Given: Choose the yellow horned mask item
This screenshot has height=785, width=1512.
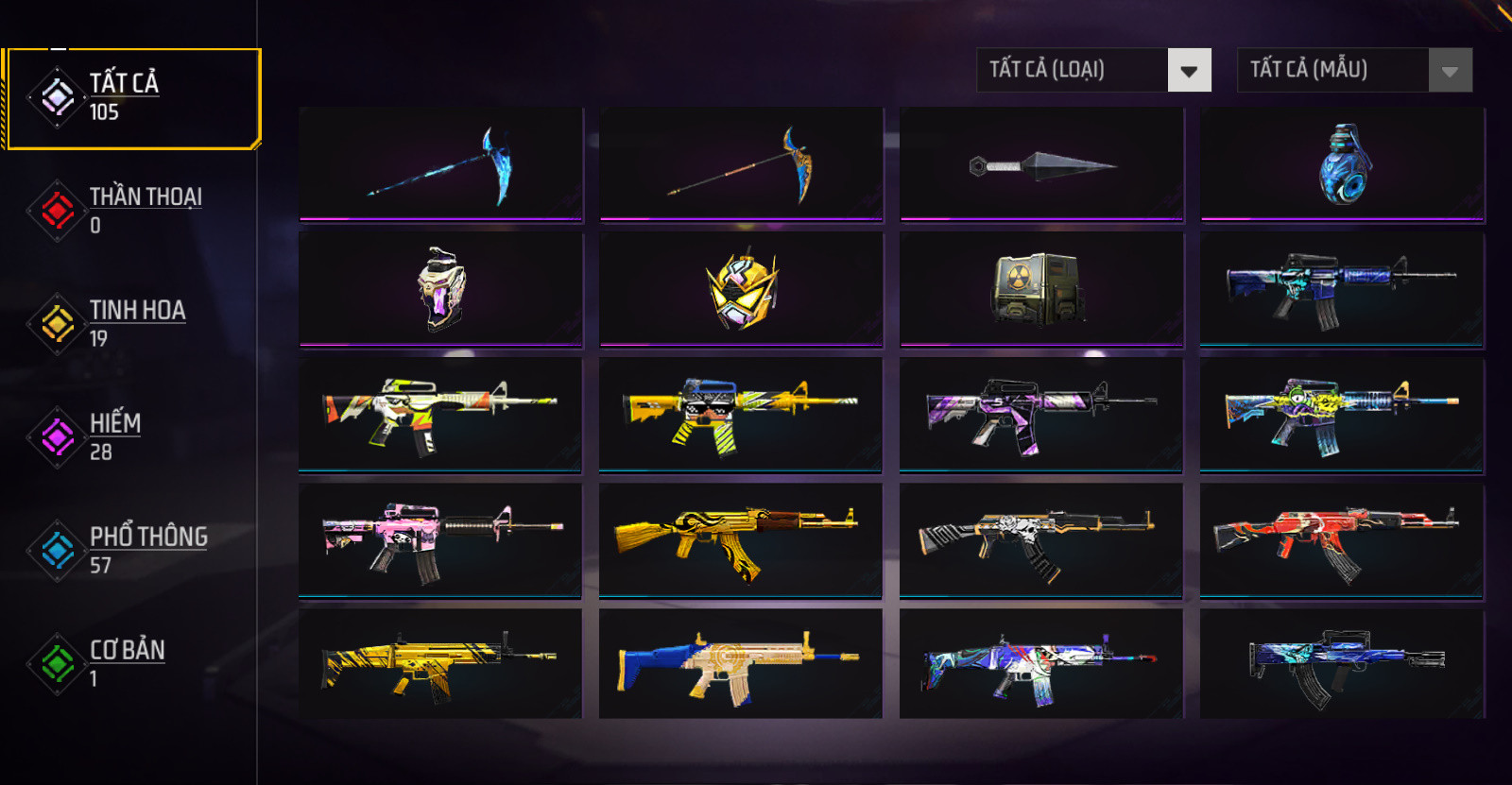Looking at the screenshot, I should (741, 289).
